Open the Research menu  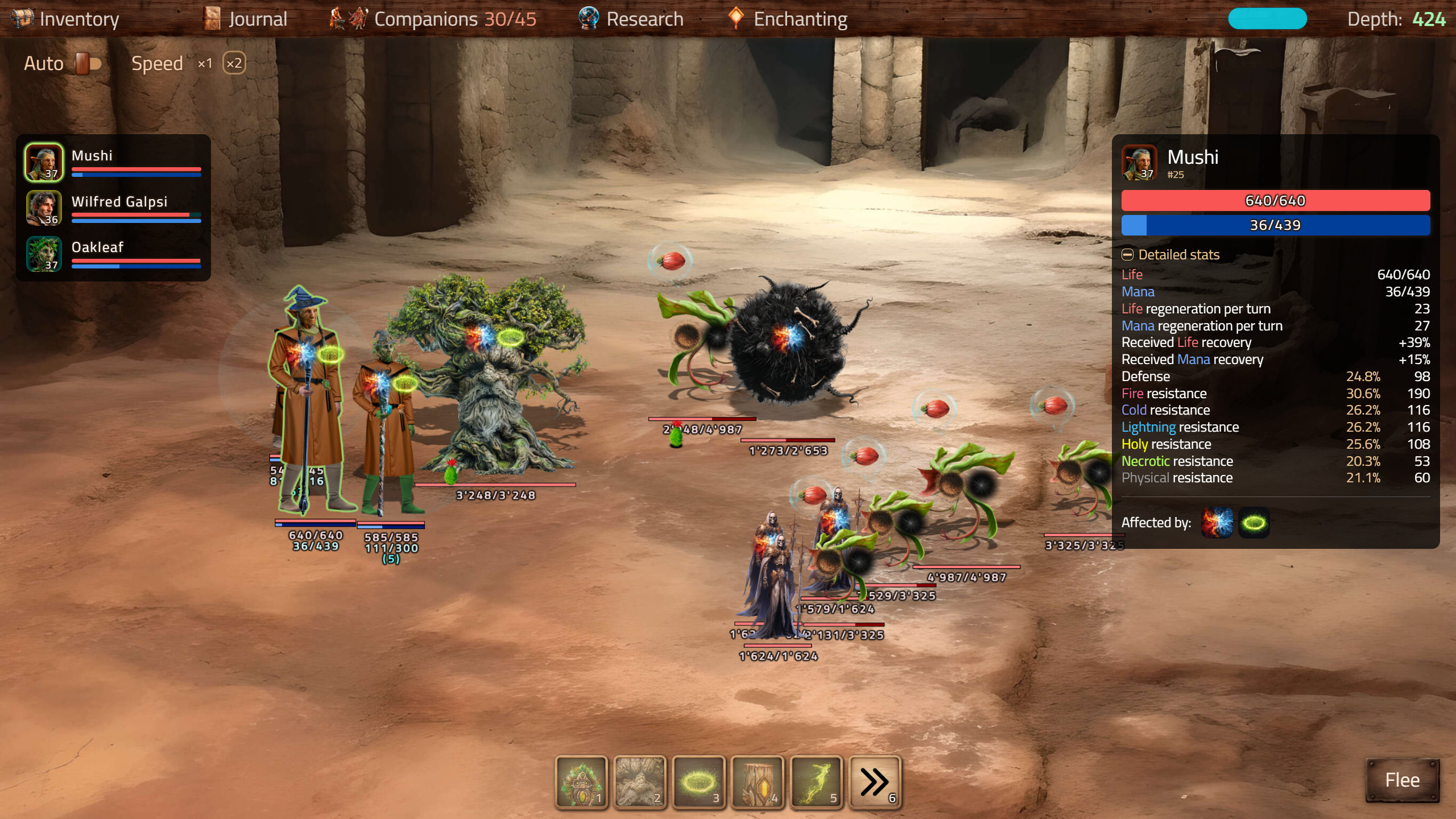pyautogui.click(x=631, y=19)
